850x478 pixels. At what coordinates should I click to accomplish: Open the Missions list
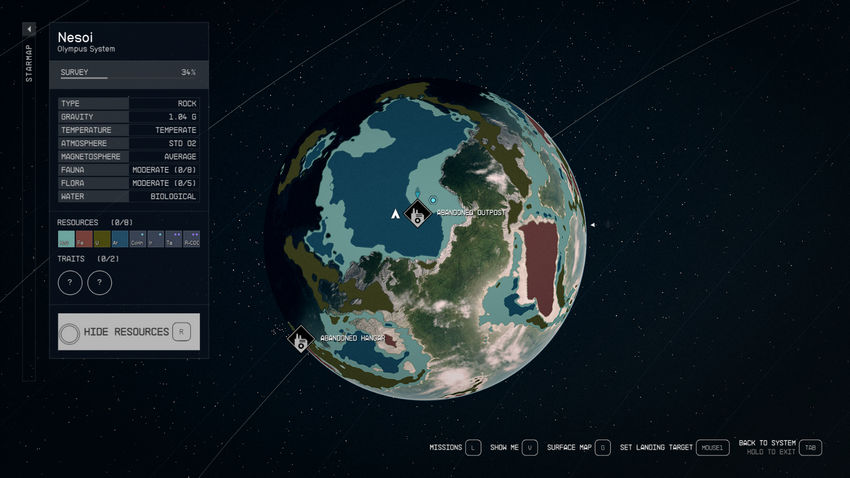coord(473,447)
